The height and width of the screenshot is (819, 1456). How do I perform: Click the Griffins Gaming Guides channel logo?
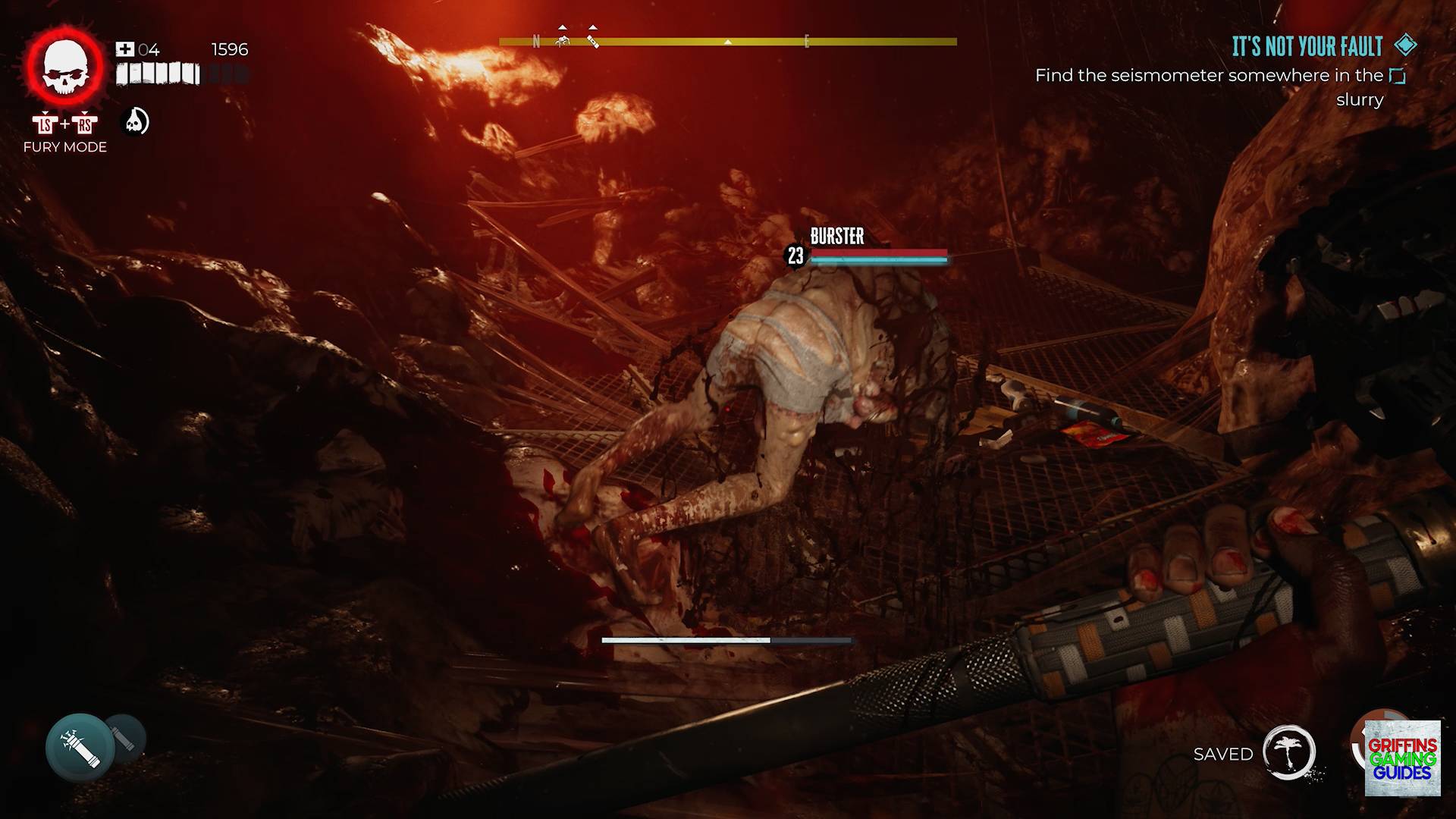point(1402,758)
